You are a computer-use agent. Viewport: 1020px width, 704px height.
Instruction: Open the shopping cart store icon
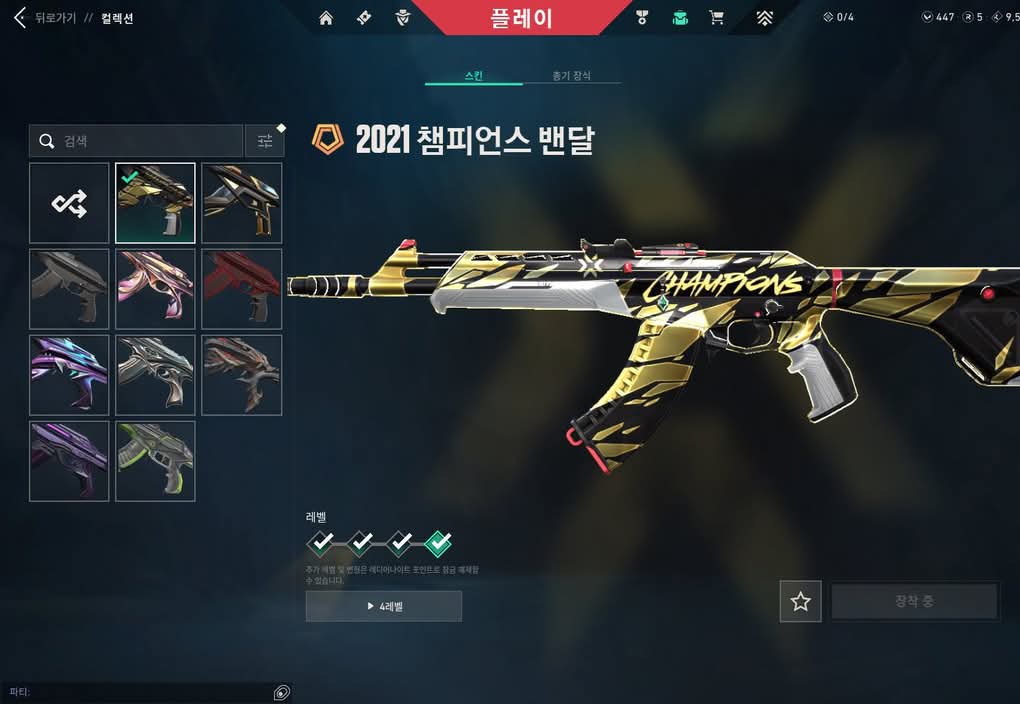point(716,18)
